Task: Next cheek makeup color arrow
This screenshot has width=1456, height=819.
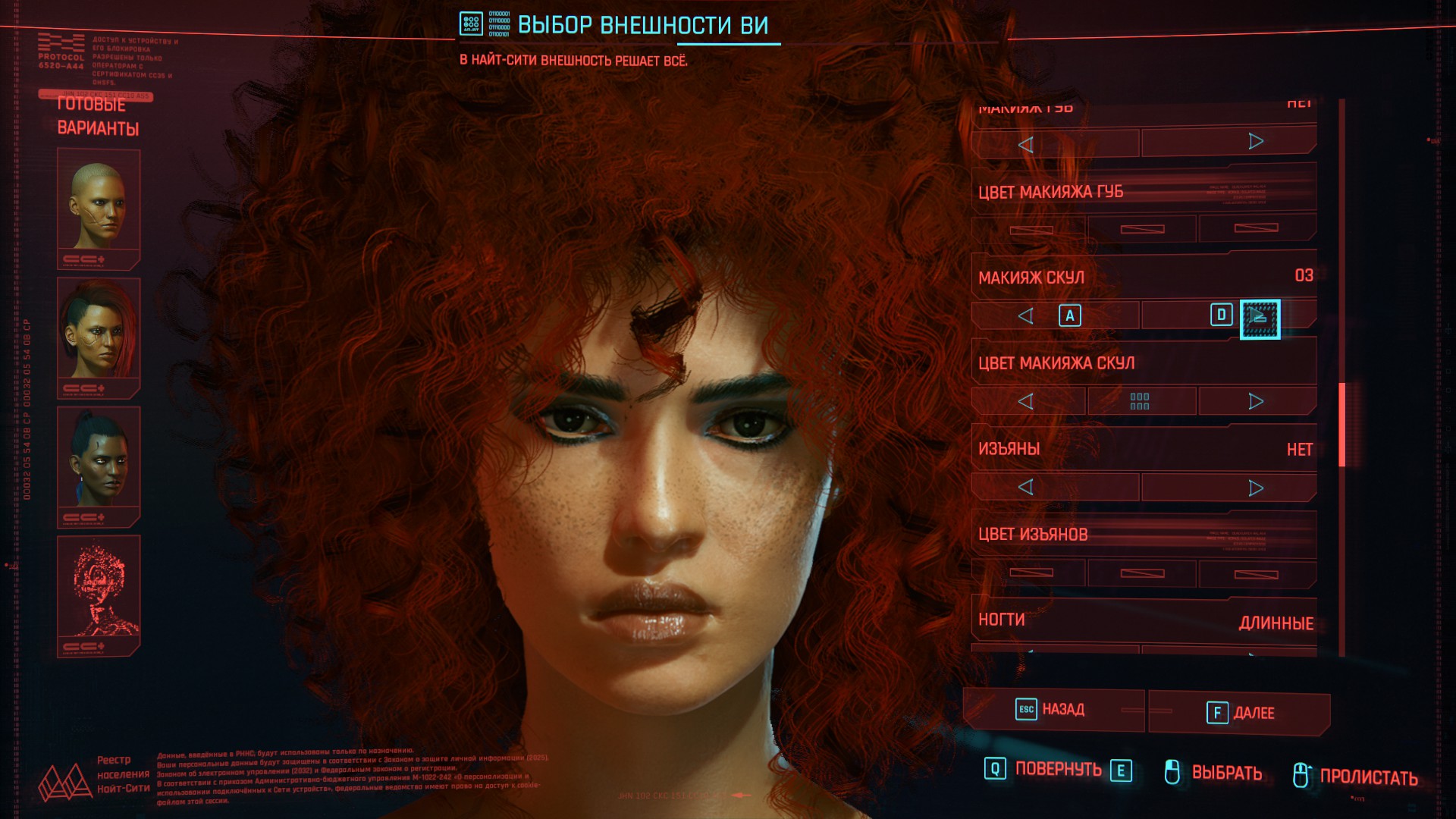Action: tap(1256, 401)
